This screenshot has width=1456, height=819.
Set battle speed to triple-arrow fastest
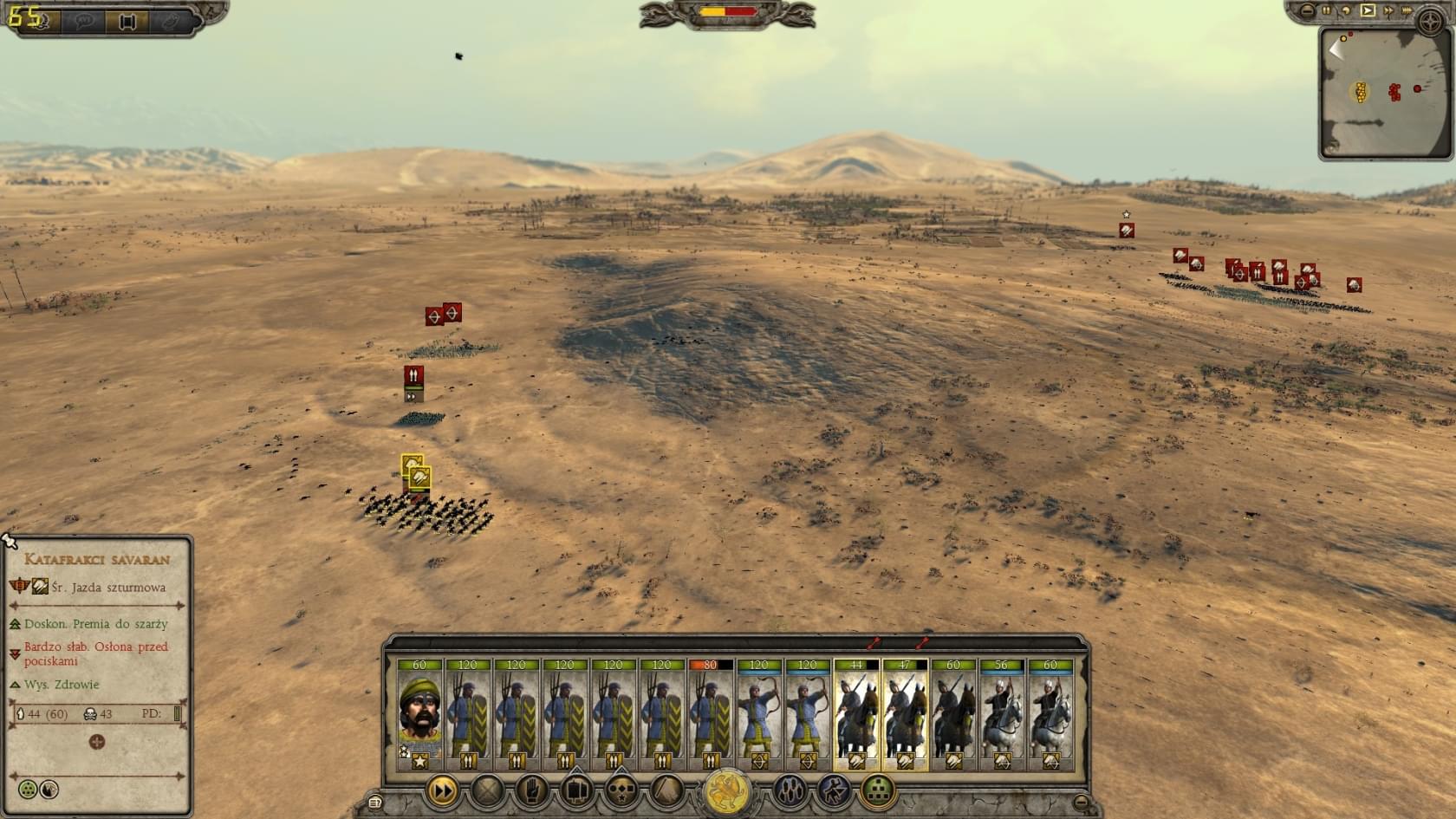point(1407,10)
